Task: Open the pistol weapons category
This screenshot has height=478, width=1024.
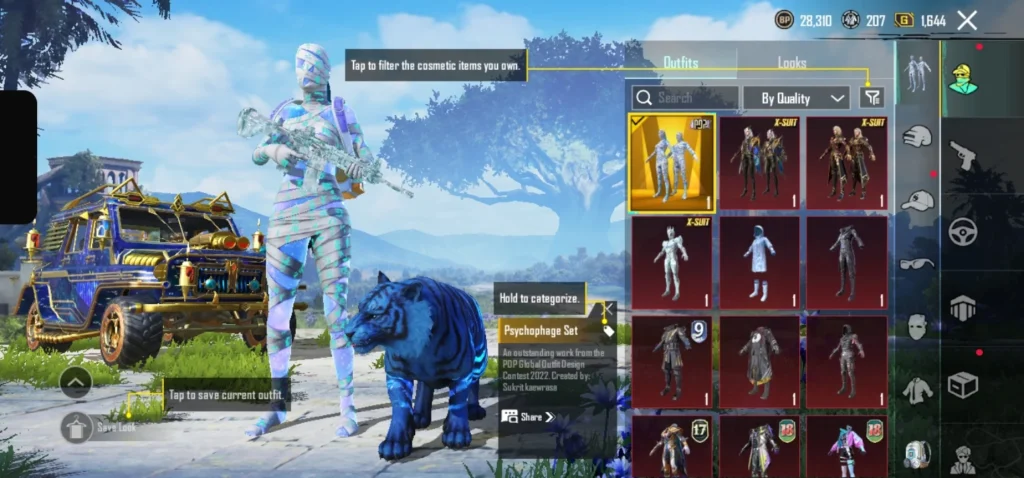Action: [962, 154]
